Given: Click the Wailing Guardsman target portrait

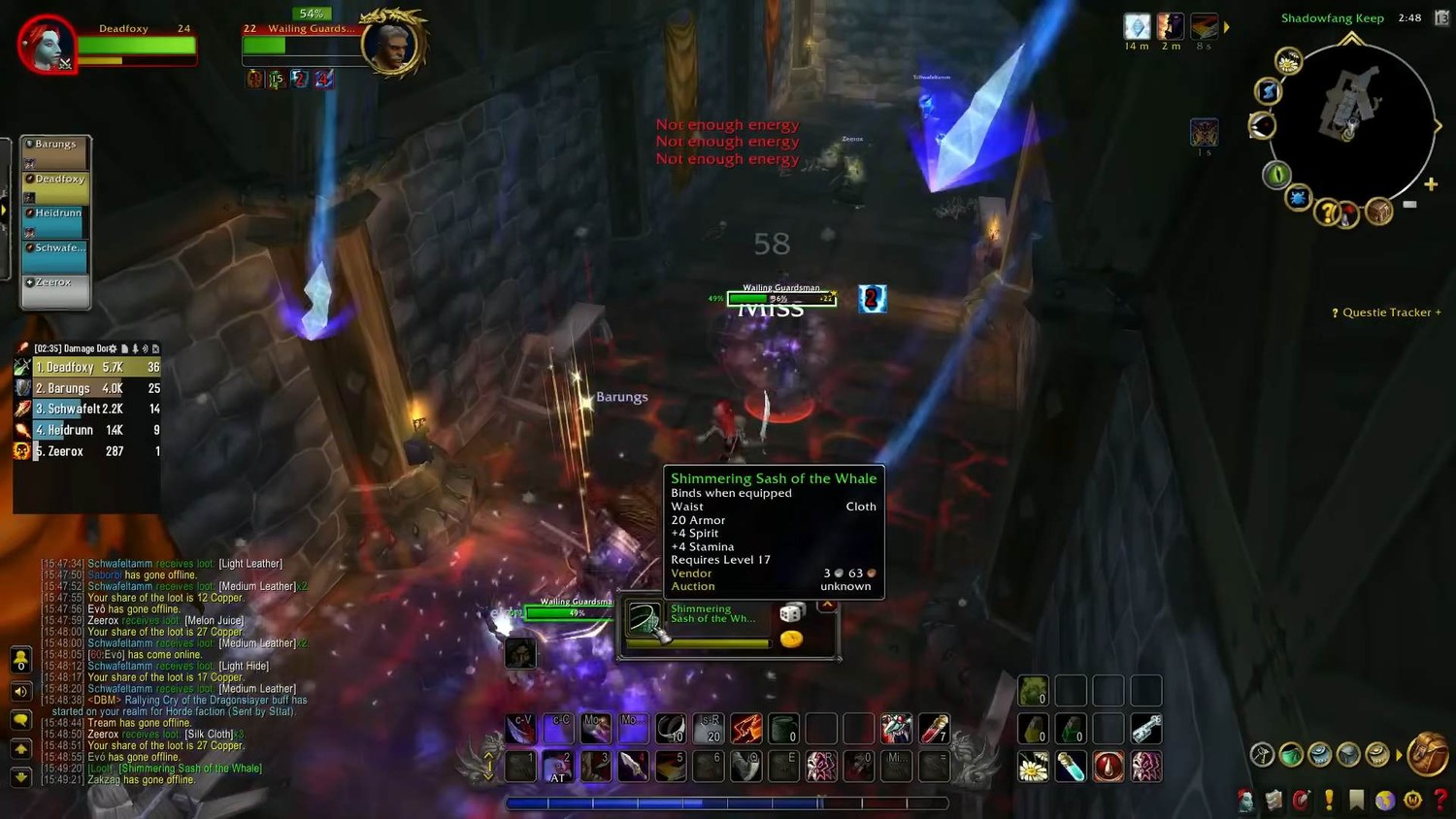Looking at the screenshot, I should tap(391, 44).
